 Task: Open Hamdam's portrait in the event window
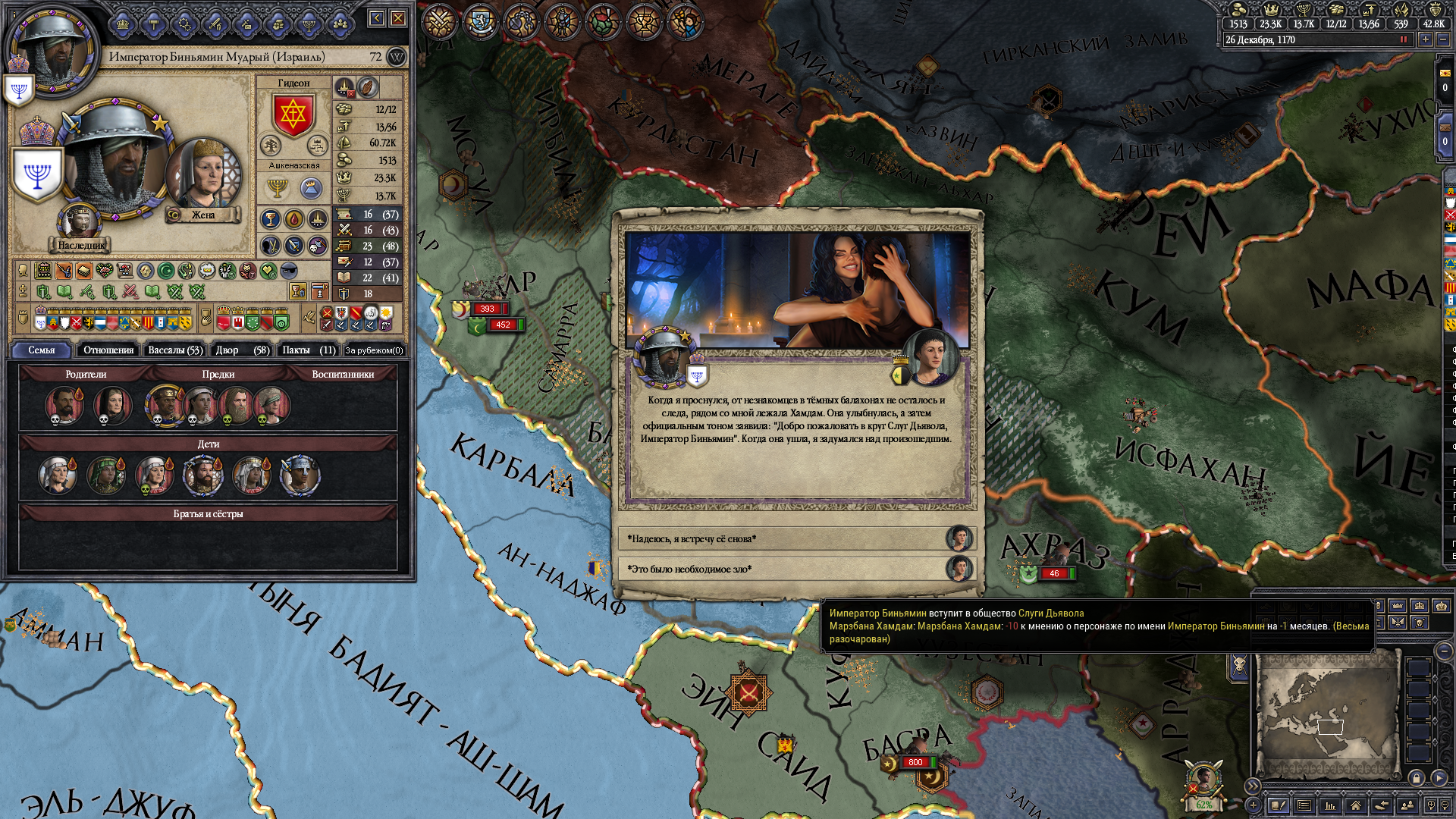pos(931,355)
